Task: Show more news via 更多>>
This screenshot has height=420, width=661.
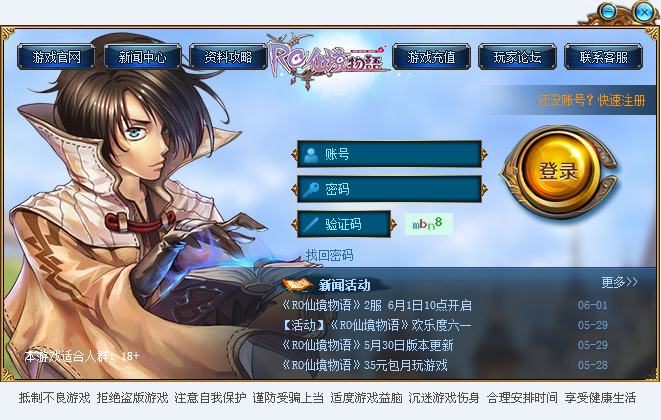Action: click(619, 282)
